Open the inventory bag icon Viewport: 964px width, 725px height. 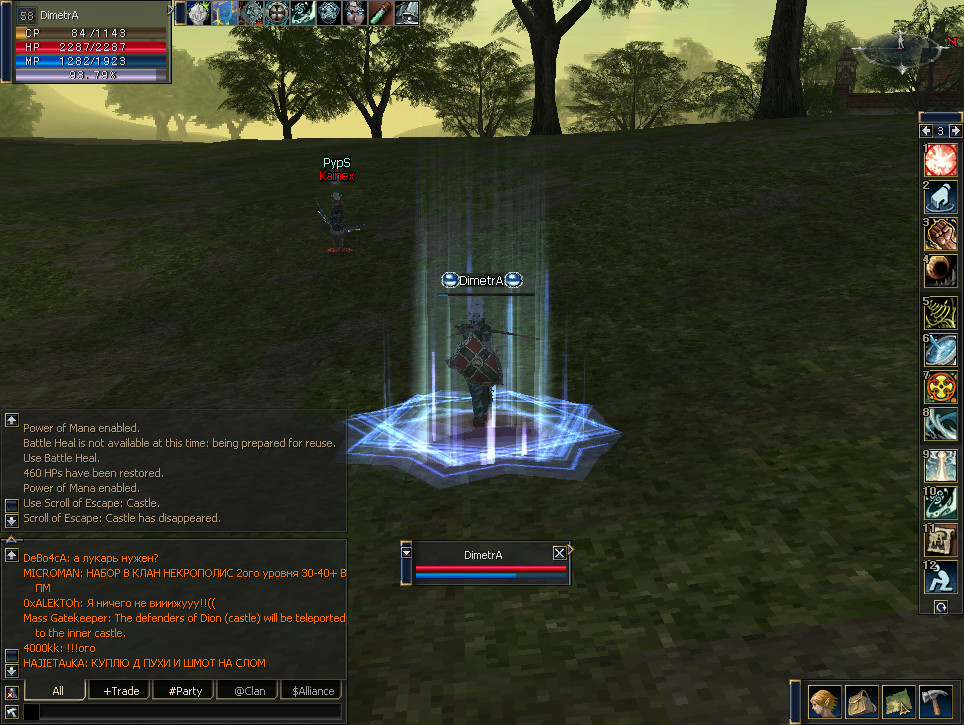tap(862, 701)
